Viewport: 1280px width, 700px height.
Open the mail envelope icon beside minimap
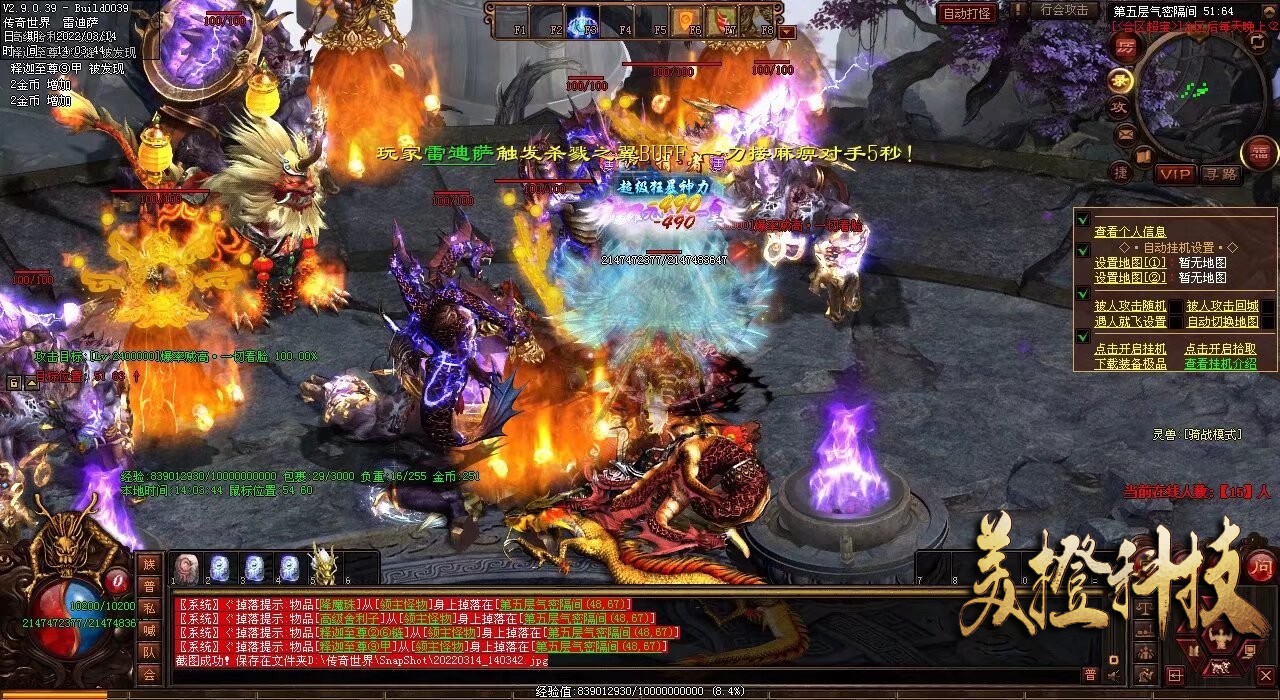click(1125, 133)
